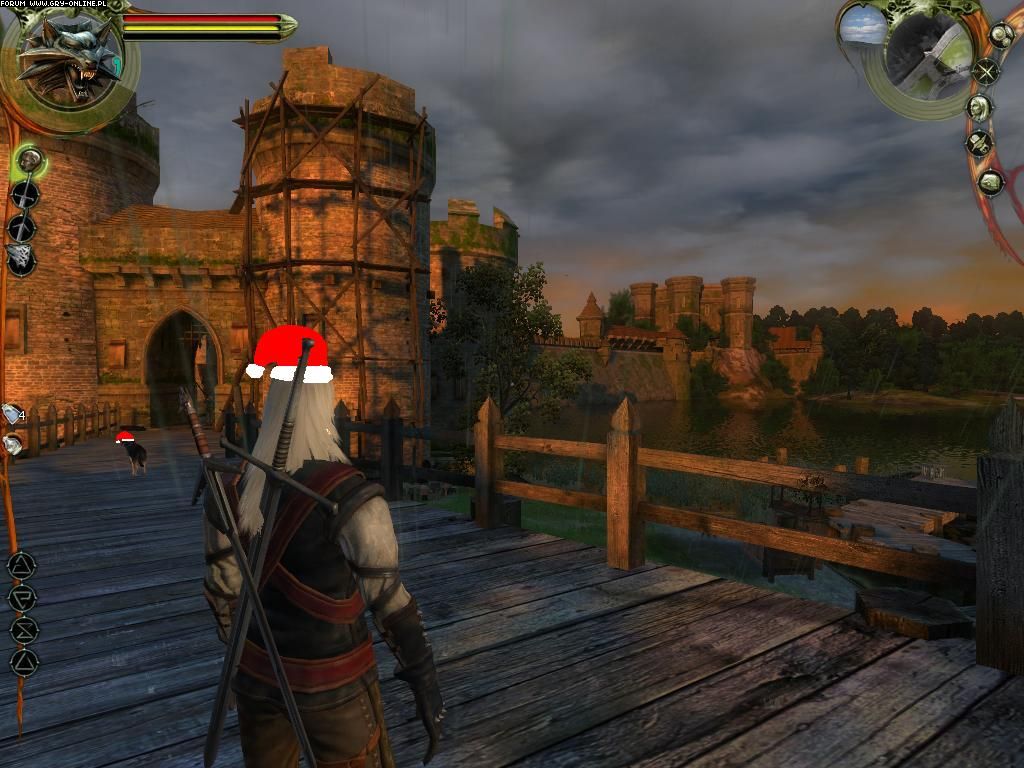Cast the Aard sign
The height and width of the screenshot is (768, 1024).
22,565
